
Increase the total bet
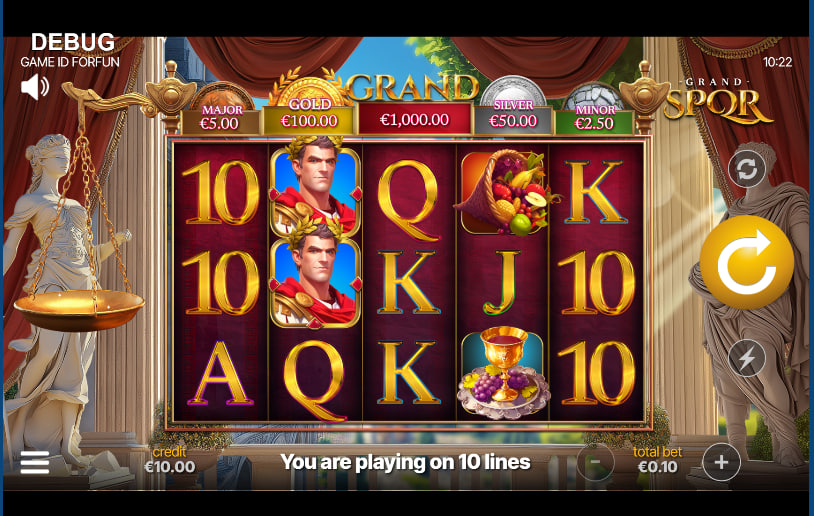[x=721, y=462]
